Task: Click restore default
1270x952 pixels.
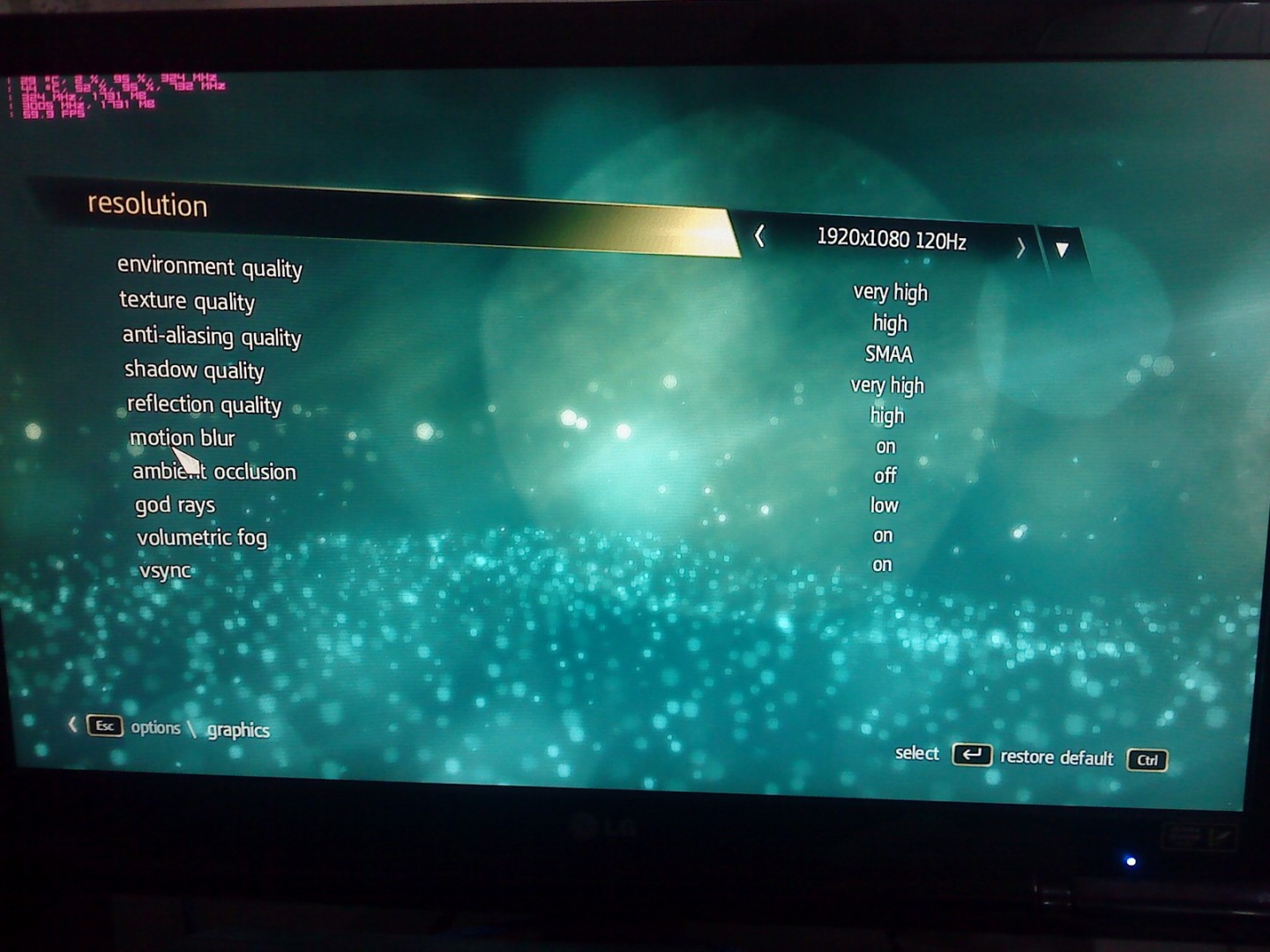Action: coord(1057,757)
